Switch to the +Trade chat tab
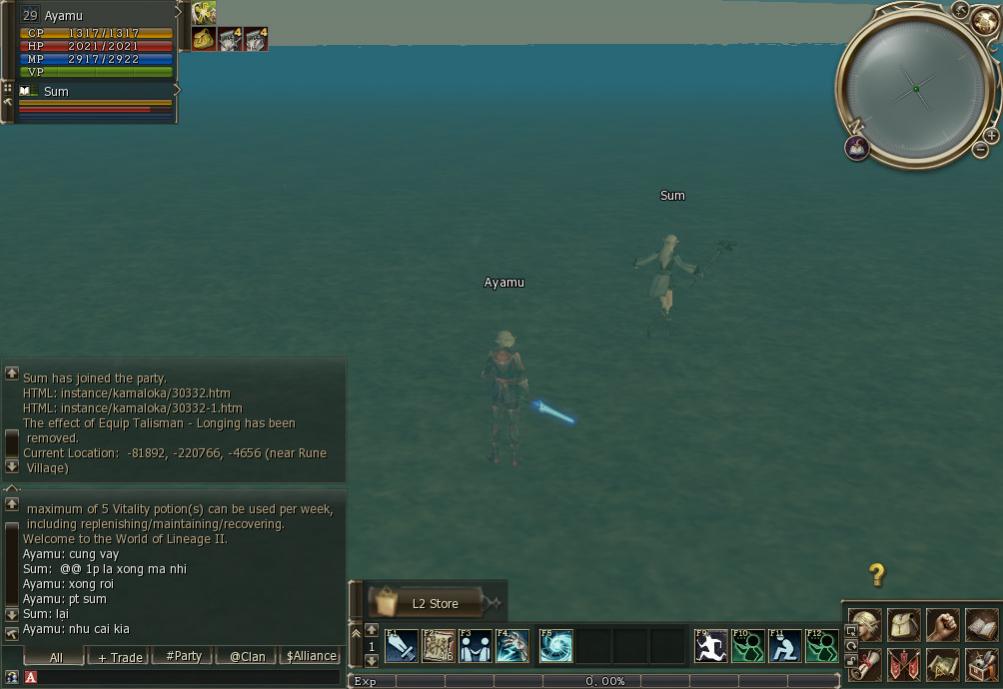The width and height of the screenshot is (1003, 689). click(x=119, y=657)
